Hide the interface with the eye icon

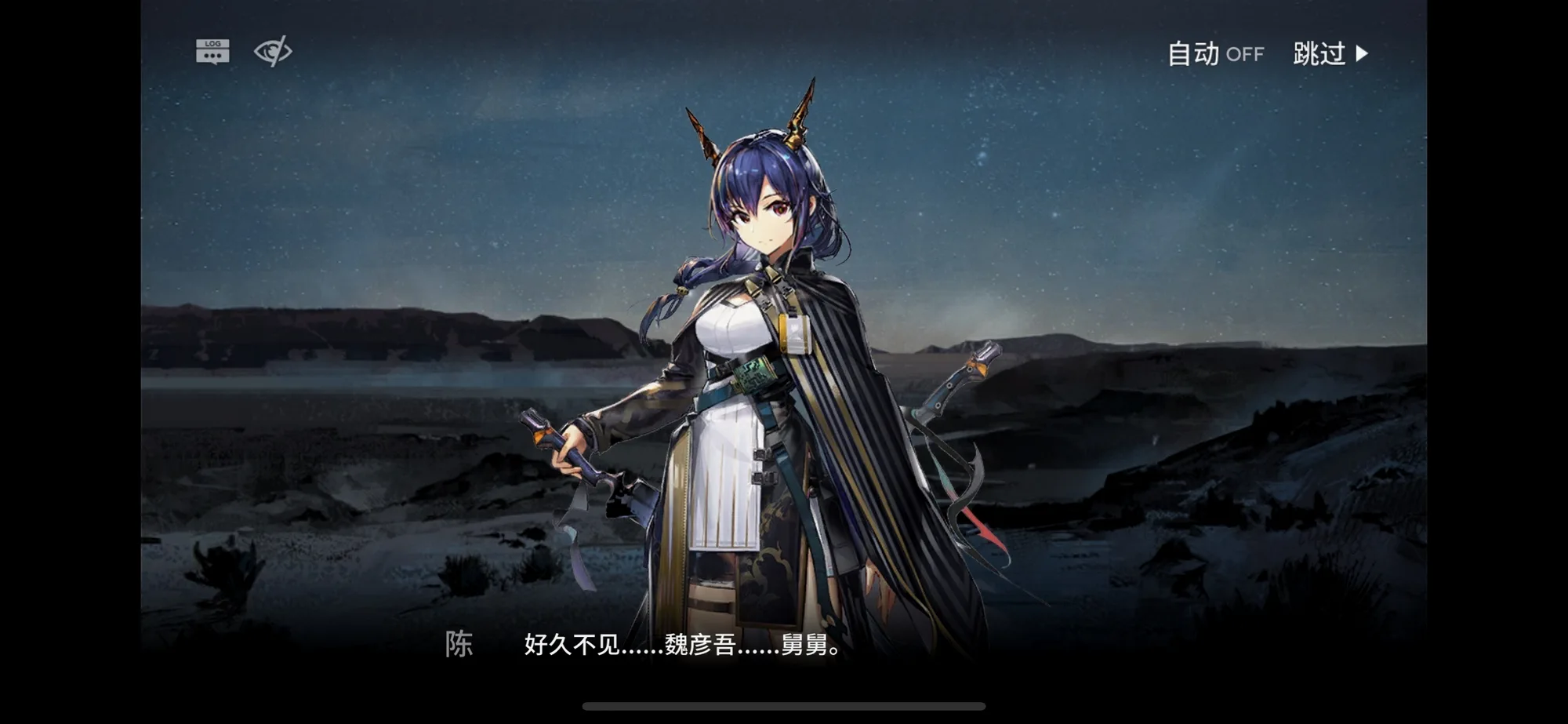(273, 52)
